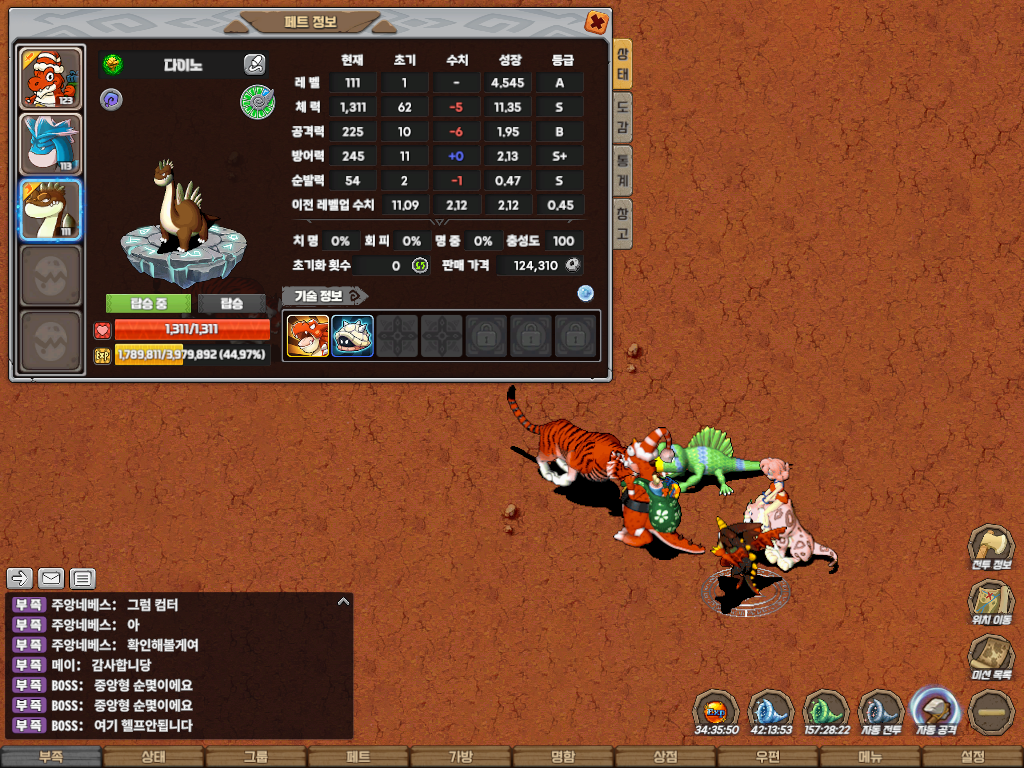The image size is (1024, 768).
Task: Toggle the 자동 공격 hammer button
Action: (x=936, y=711)
